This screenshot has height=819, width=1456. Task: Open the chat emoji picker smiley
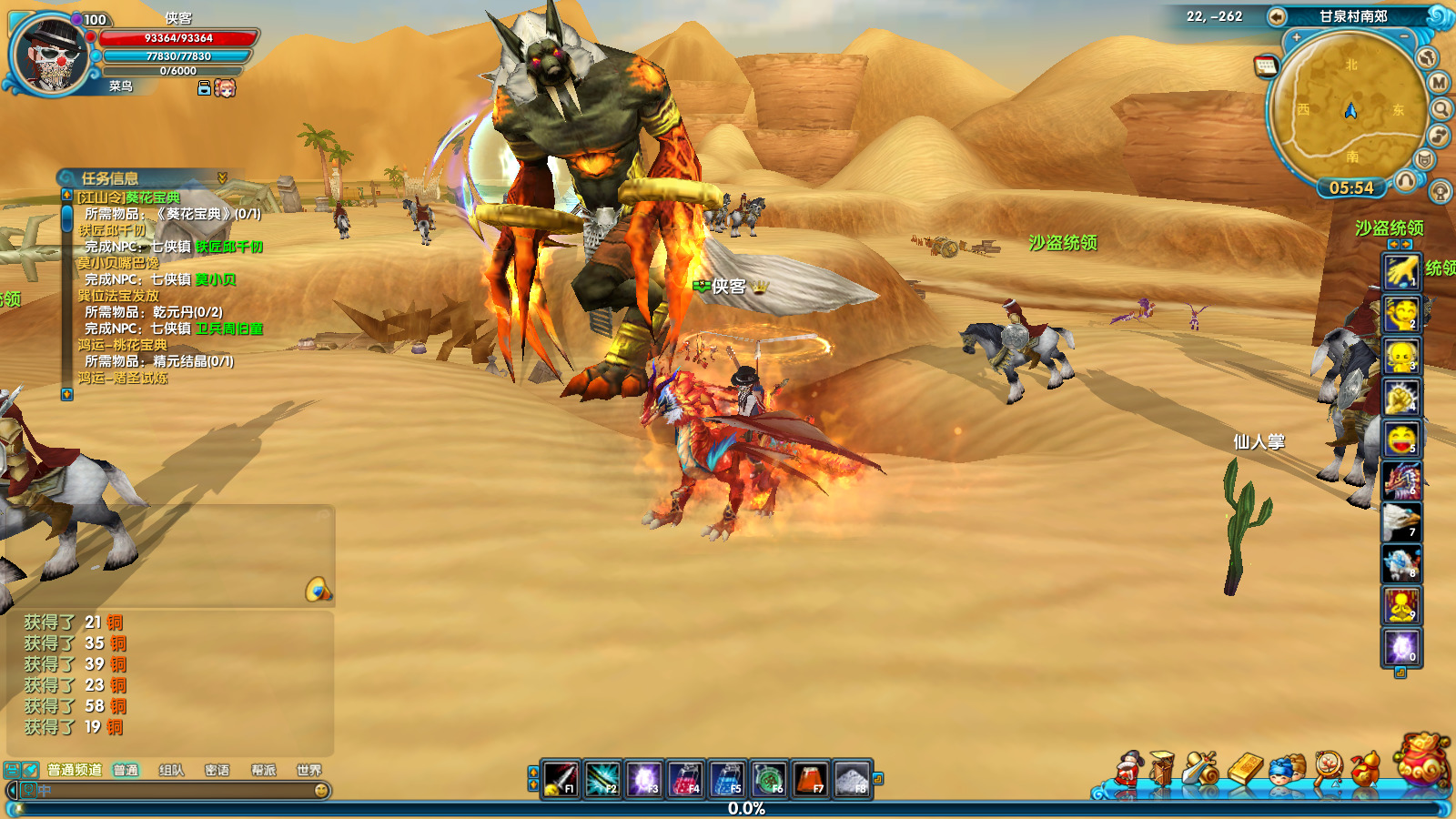(321, 791)
